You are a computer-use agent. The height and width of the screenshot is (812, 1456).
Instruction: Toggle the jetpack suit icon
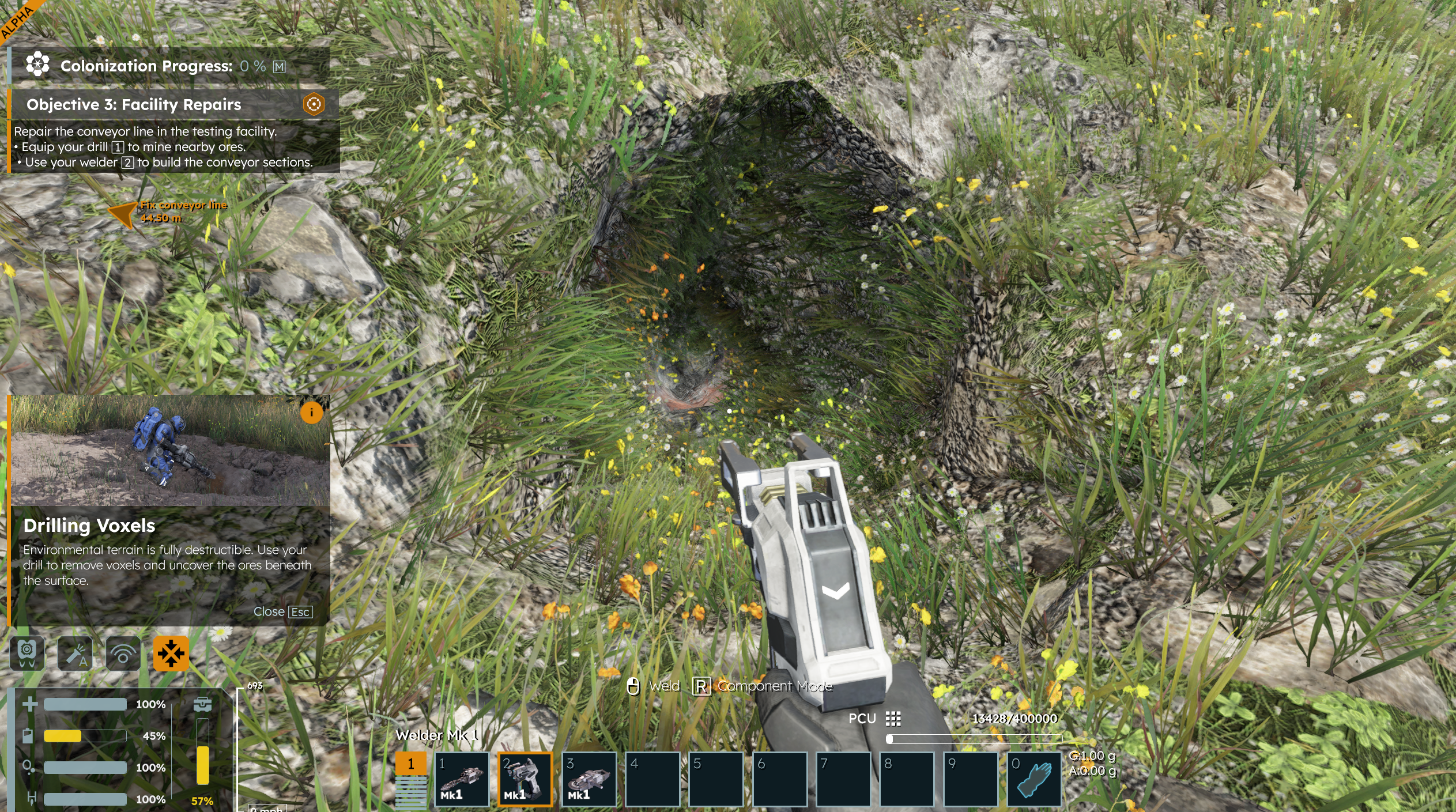pyautogui.click(x=27, y=654)
